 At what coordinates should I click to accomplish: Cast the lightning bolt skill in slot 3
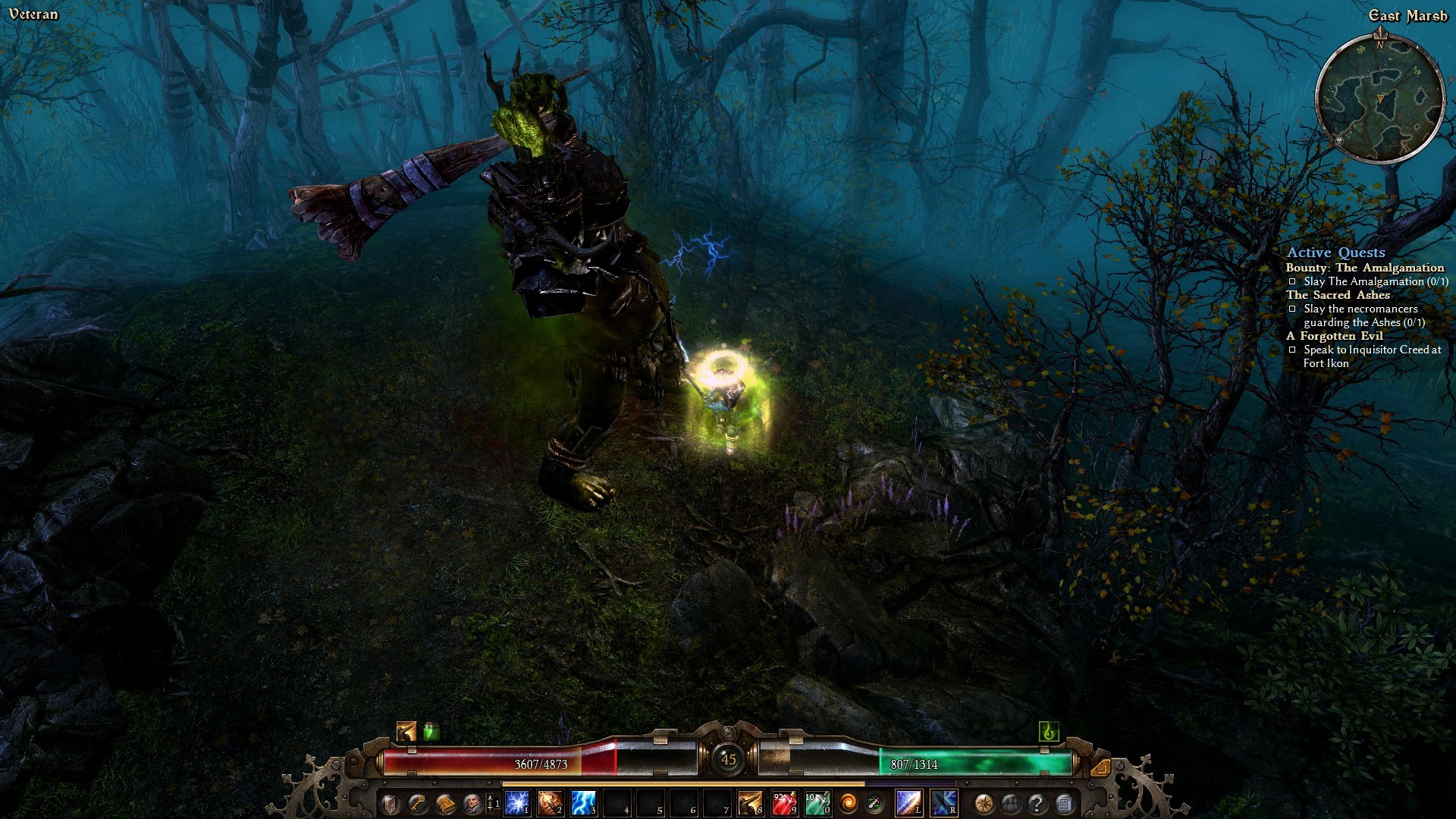584,802
